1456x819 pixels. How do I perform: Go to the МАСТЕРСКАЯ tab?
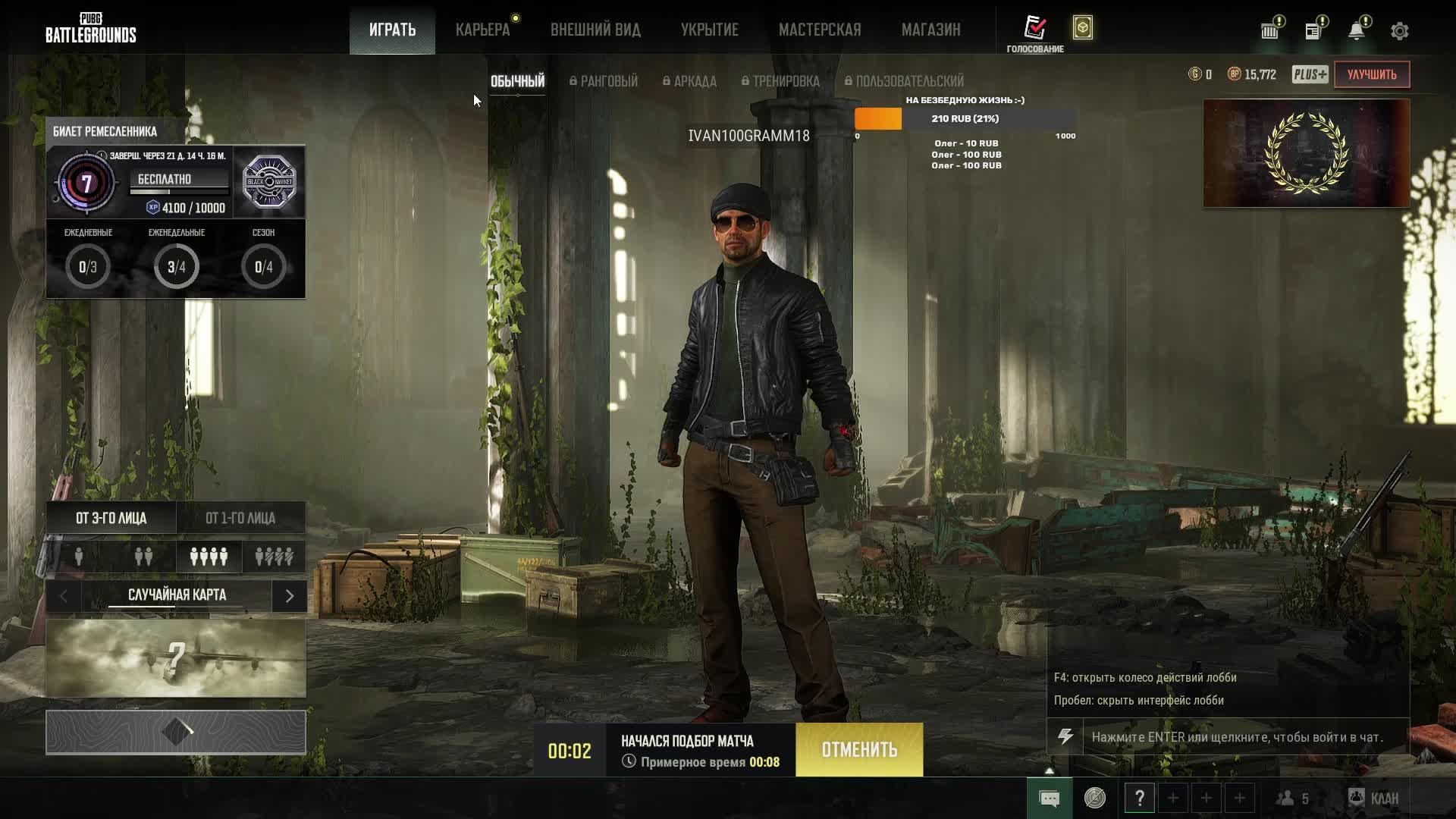[820, 30]
